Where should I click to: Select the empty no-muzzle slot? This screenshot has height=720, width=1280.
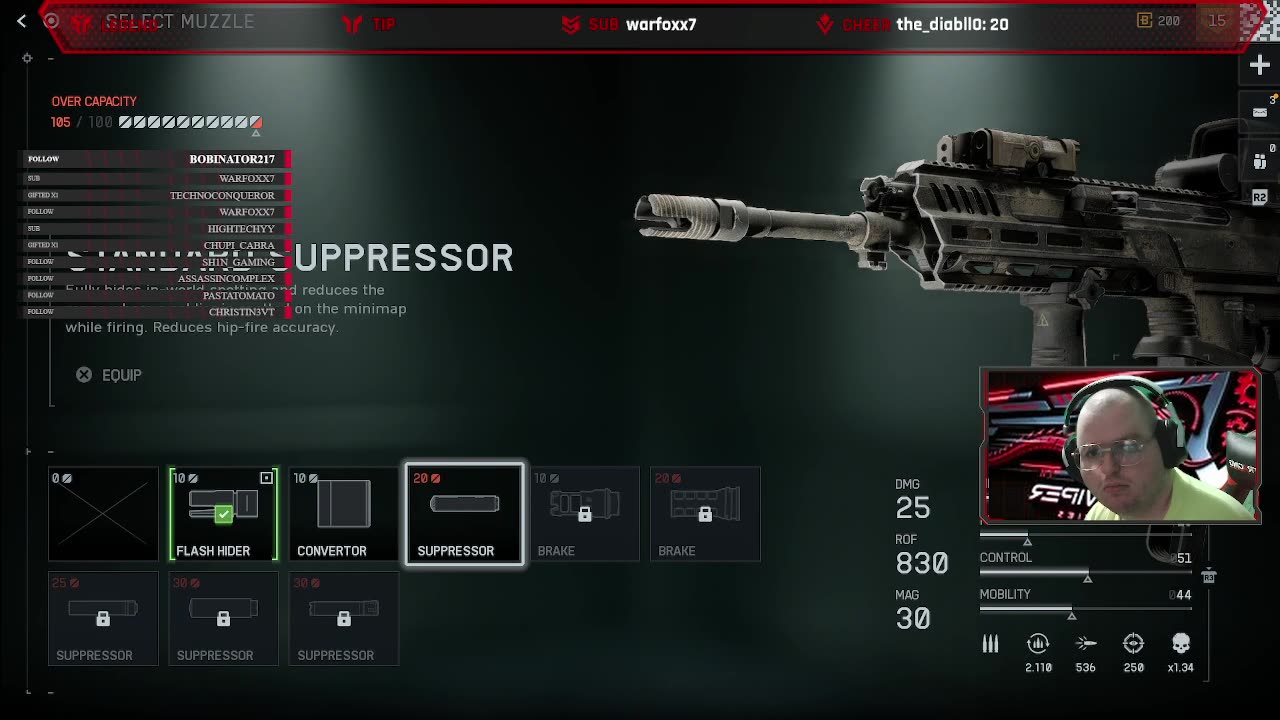click(x=104, y=514)
